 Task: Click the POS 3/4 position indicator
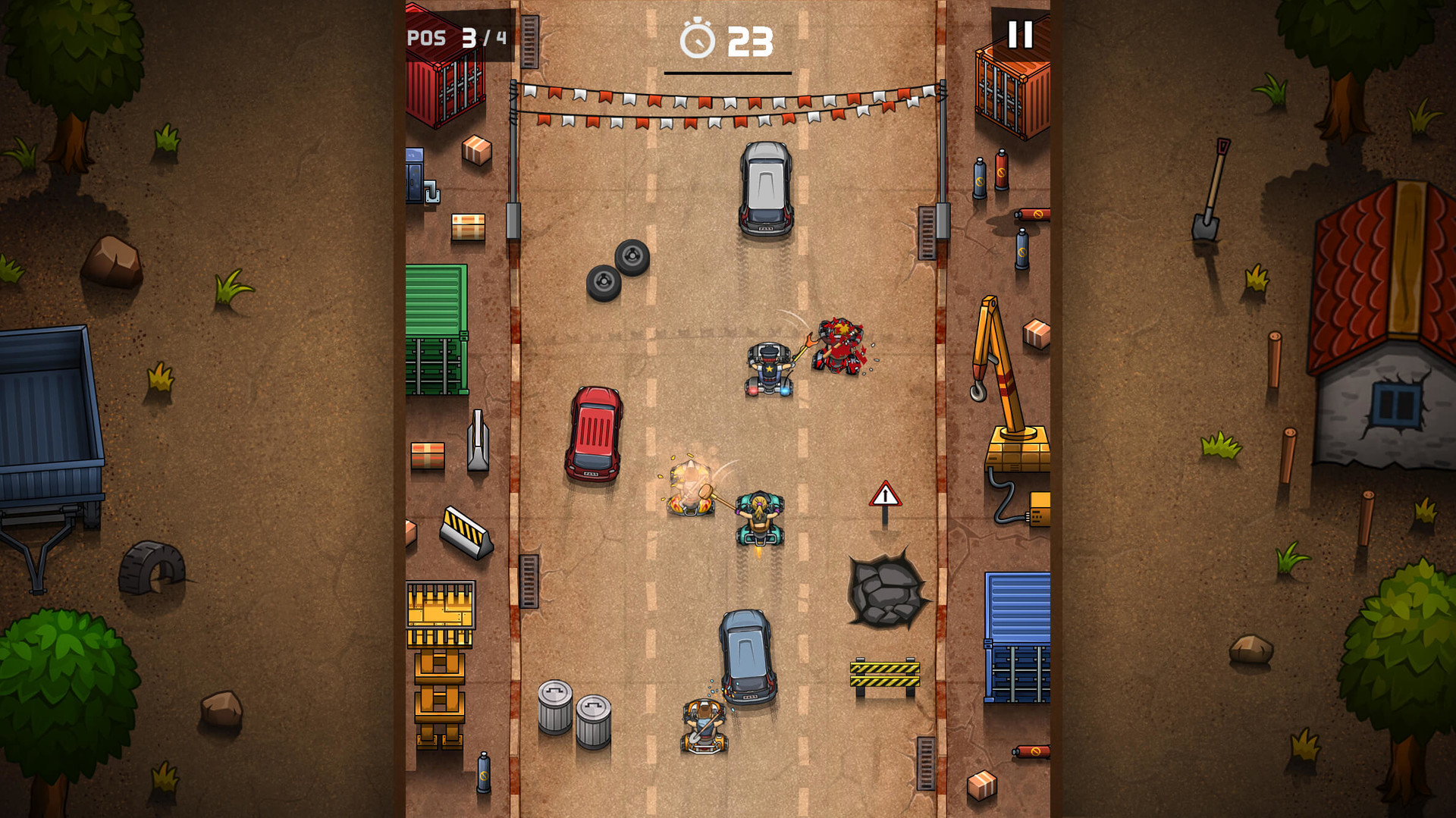pyautogui.click(x=455, y=36)
